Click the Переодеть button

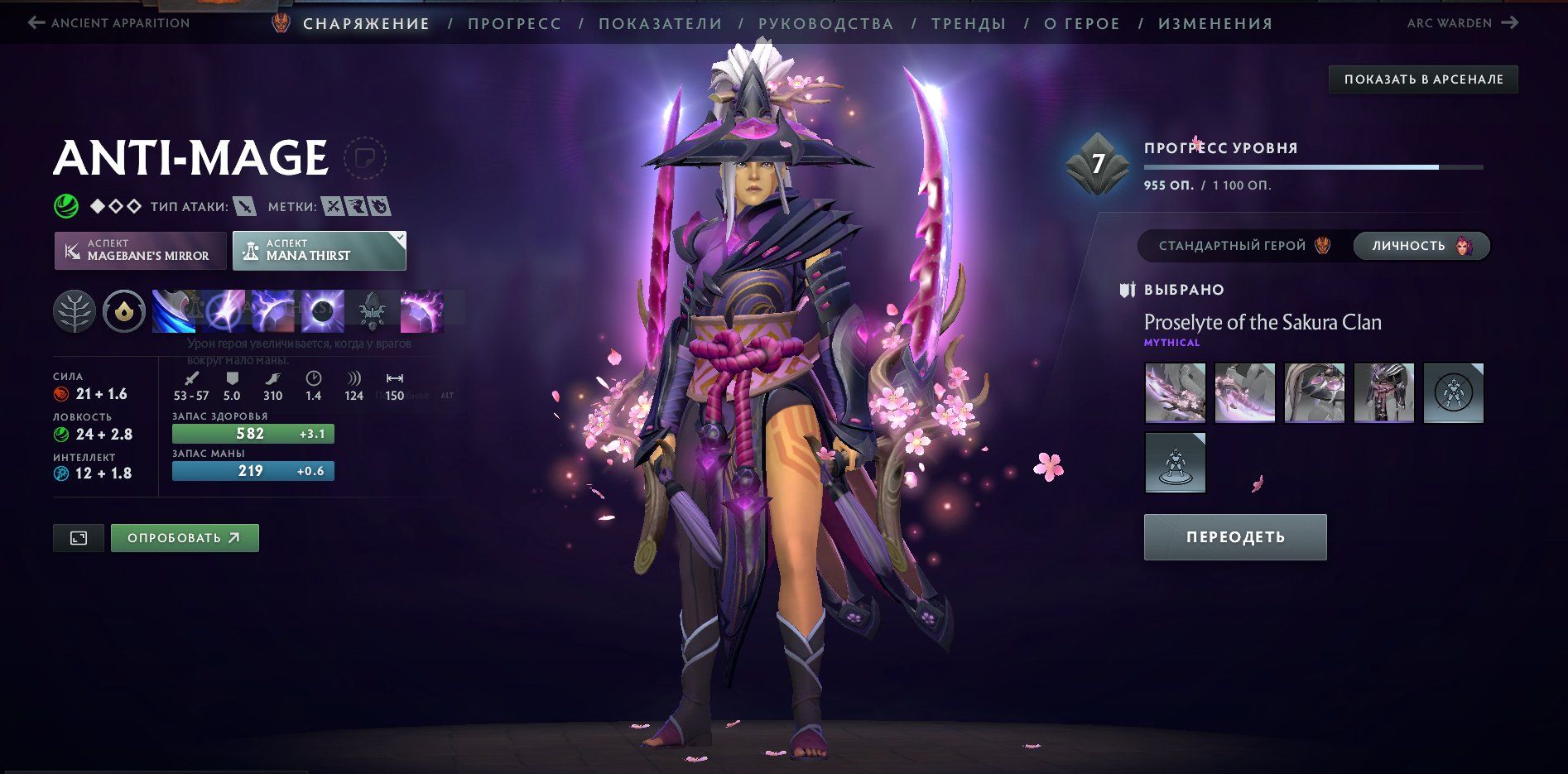[x=1234, y=537]
